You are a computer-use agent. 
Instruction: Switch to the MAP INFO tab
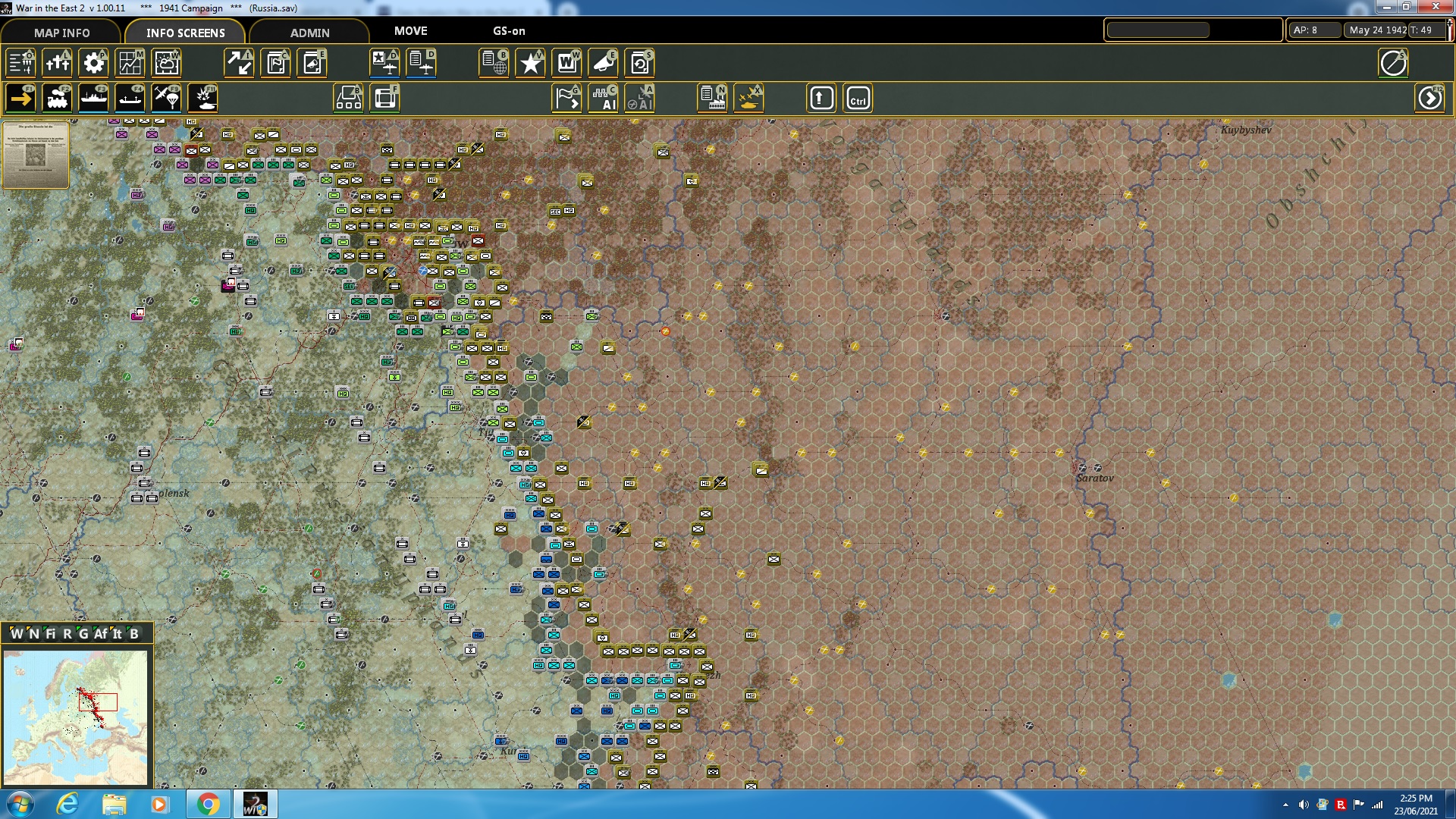(61, 33)
